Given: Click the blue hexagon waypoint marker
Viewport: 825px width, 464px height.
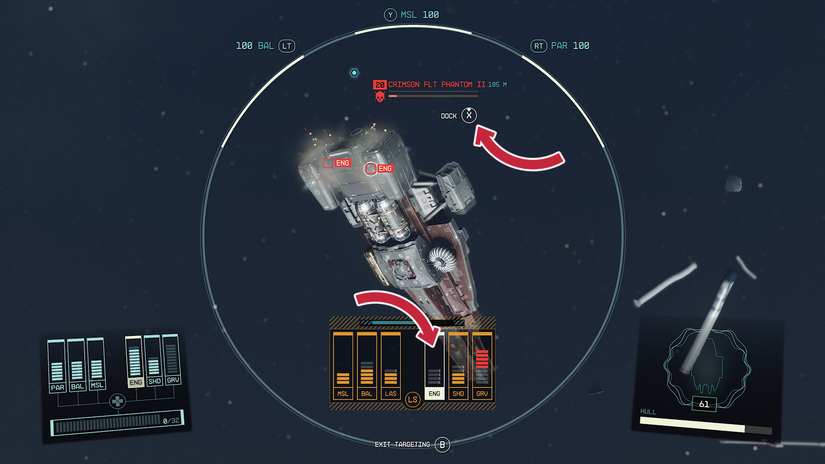Looking at the screenshot, I should [x=354, y=73].
